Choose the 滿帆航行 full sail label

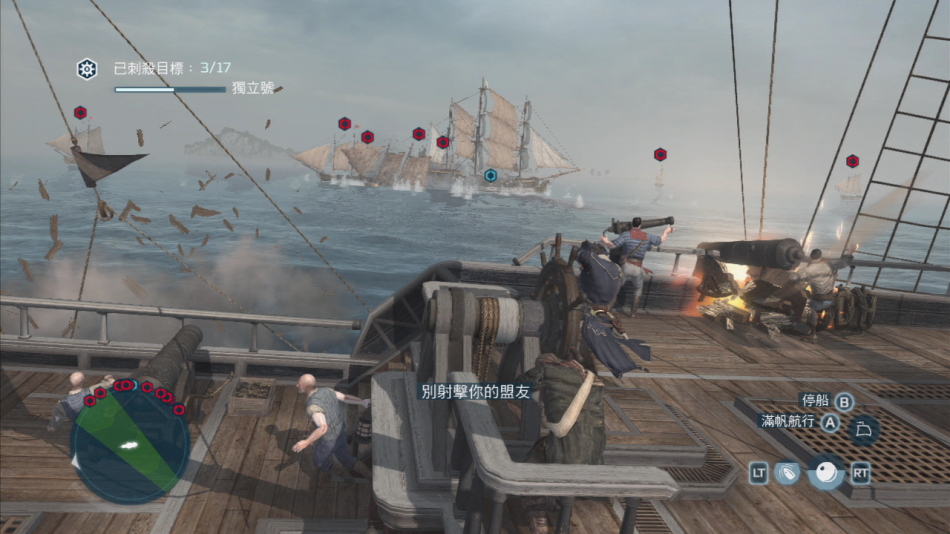click(x=789, y=422)
